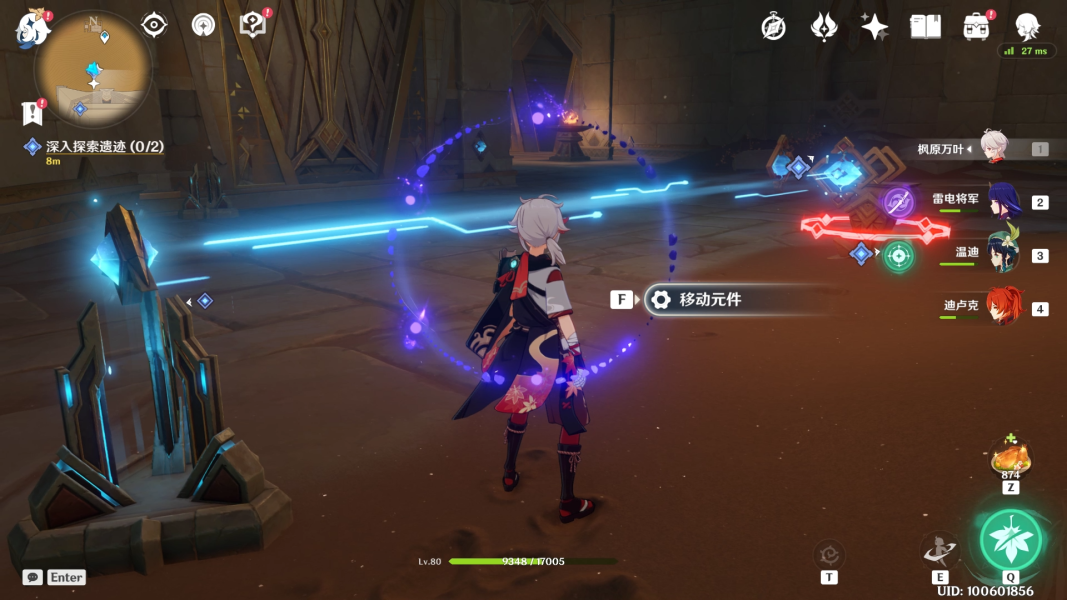The height and width of the screenshot is (600, 1067).
Task: Open the quest banner icon with exclamation mark
Action: tap(32, 112)
